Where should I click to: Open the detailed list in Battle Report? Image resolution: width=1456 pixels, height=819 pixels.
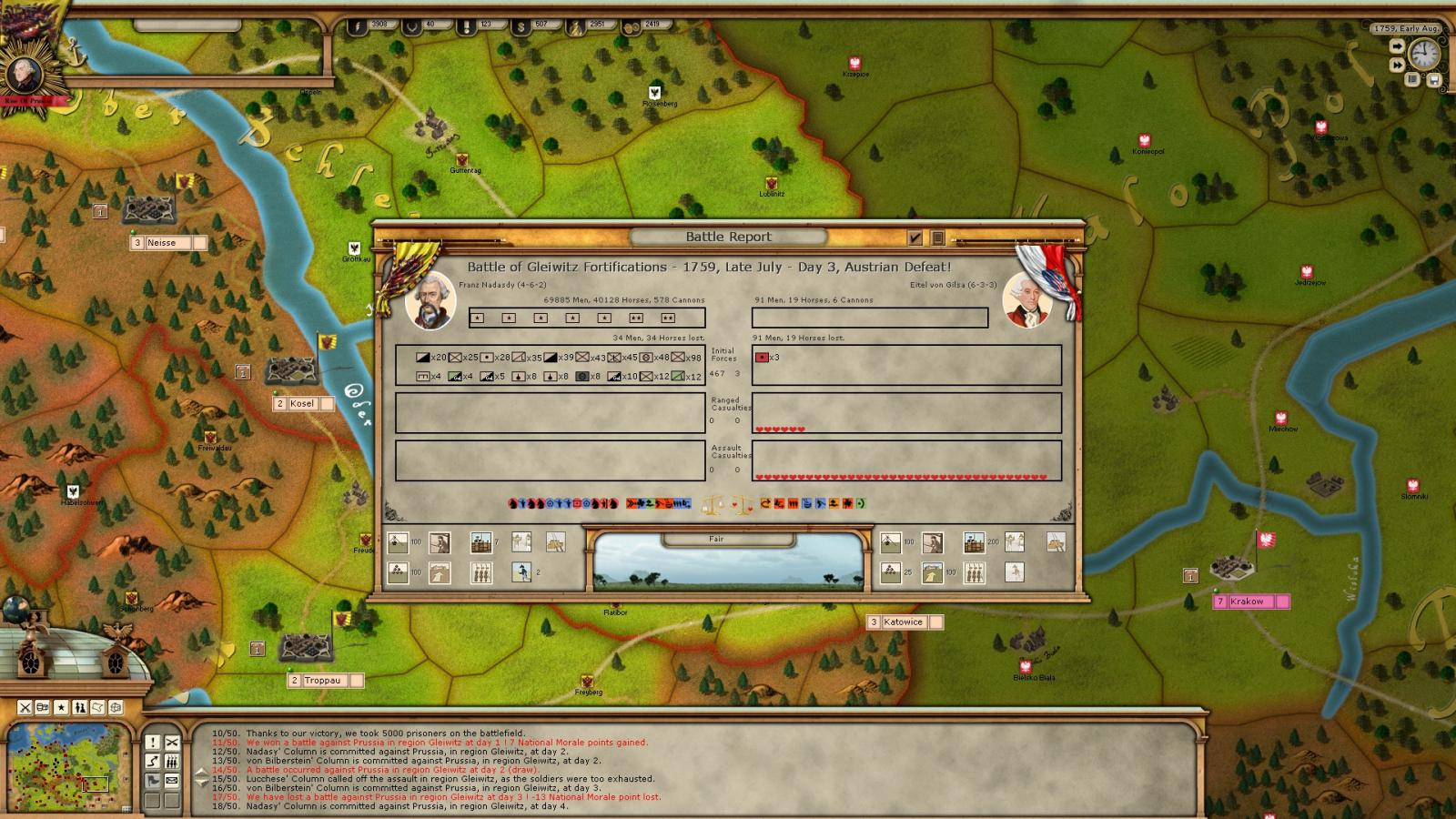[937, 238]
